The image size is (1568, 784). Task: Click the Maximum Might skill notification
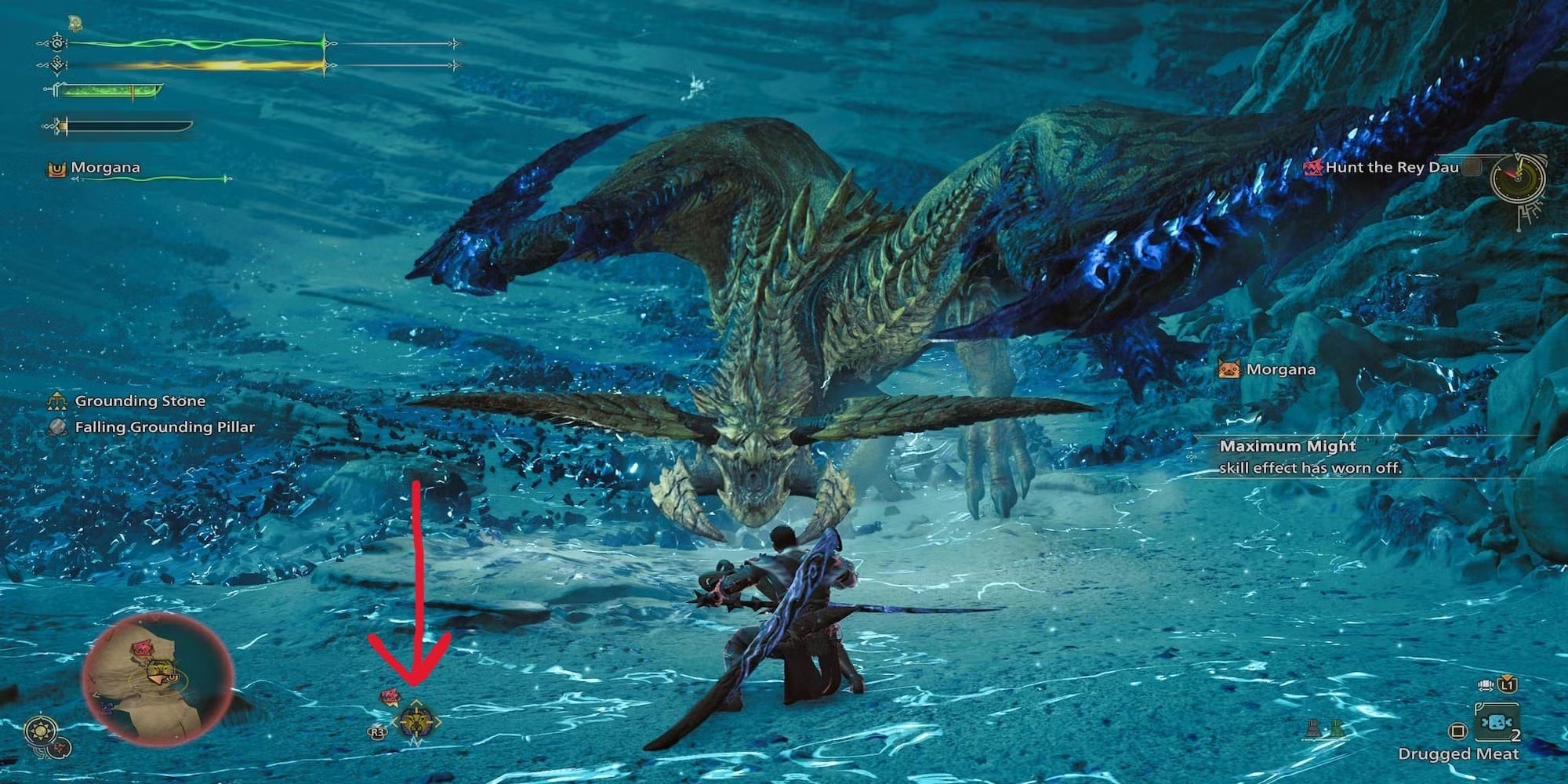(1309, 456)
